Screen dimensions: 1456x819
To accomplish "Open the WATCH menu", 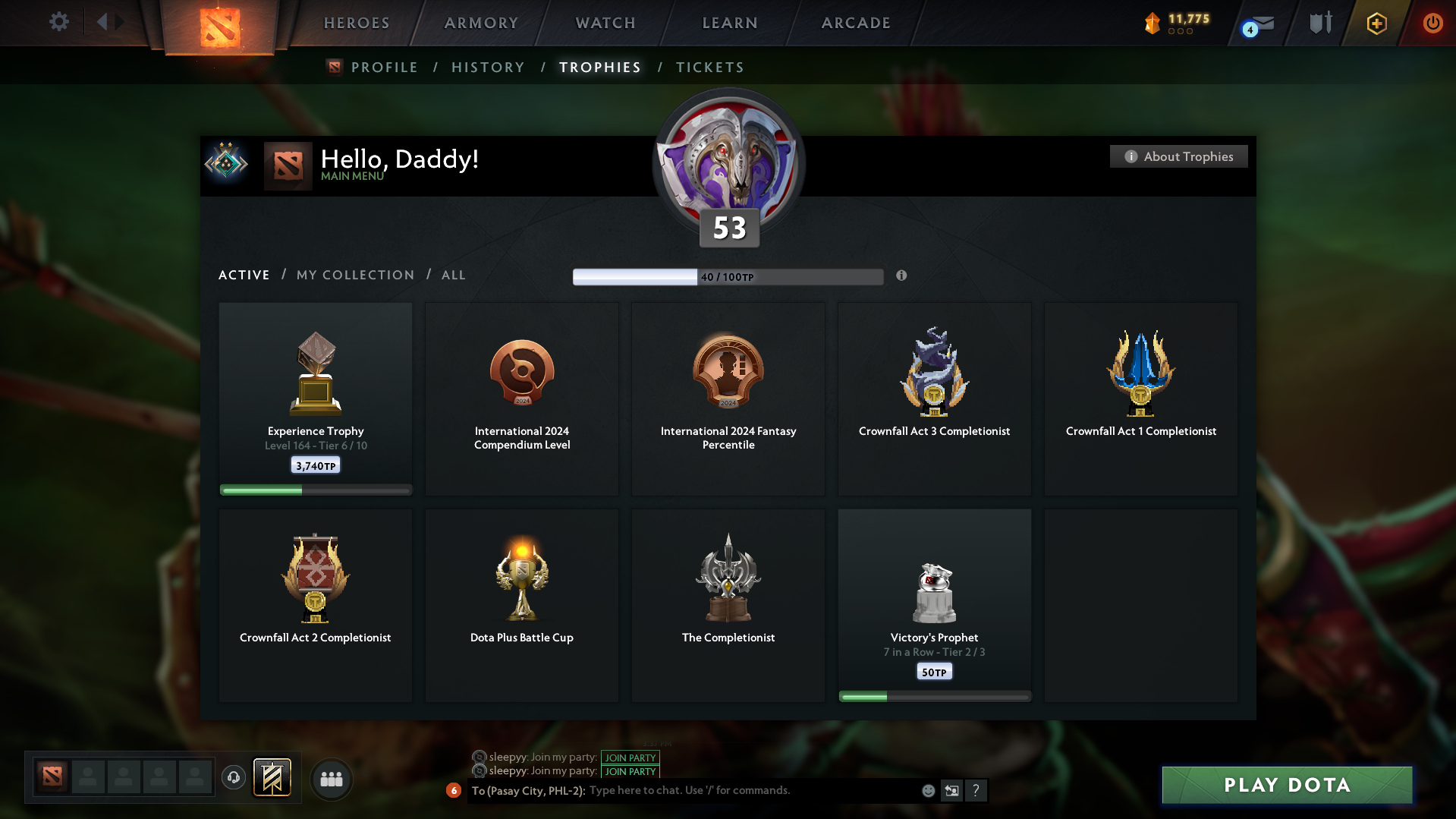I will tap(604, 22).
